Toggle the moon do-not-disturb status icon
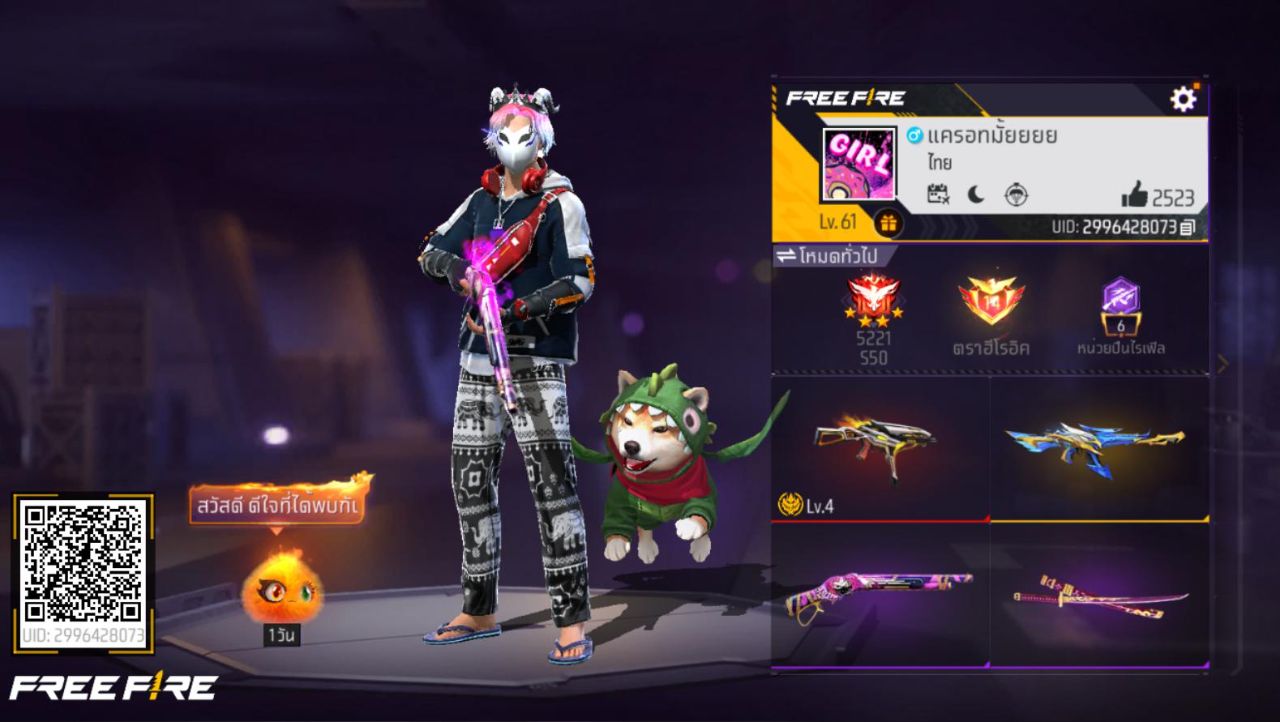The height and width of the screenshot is (722, 1280). click(974, 194)
